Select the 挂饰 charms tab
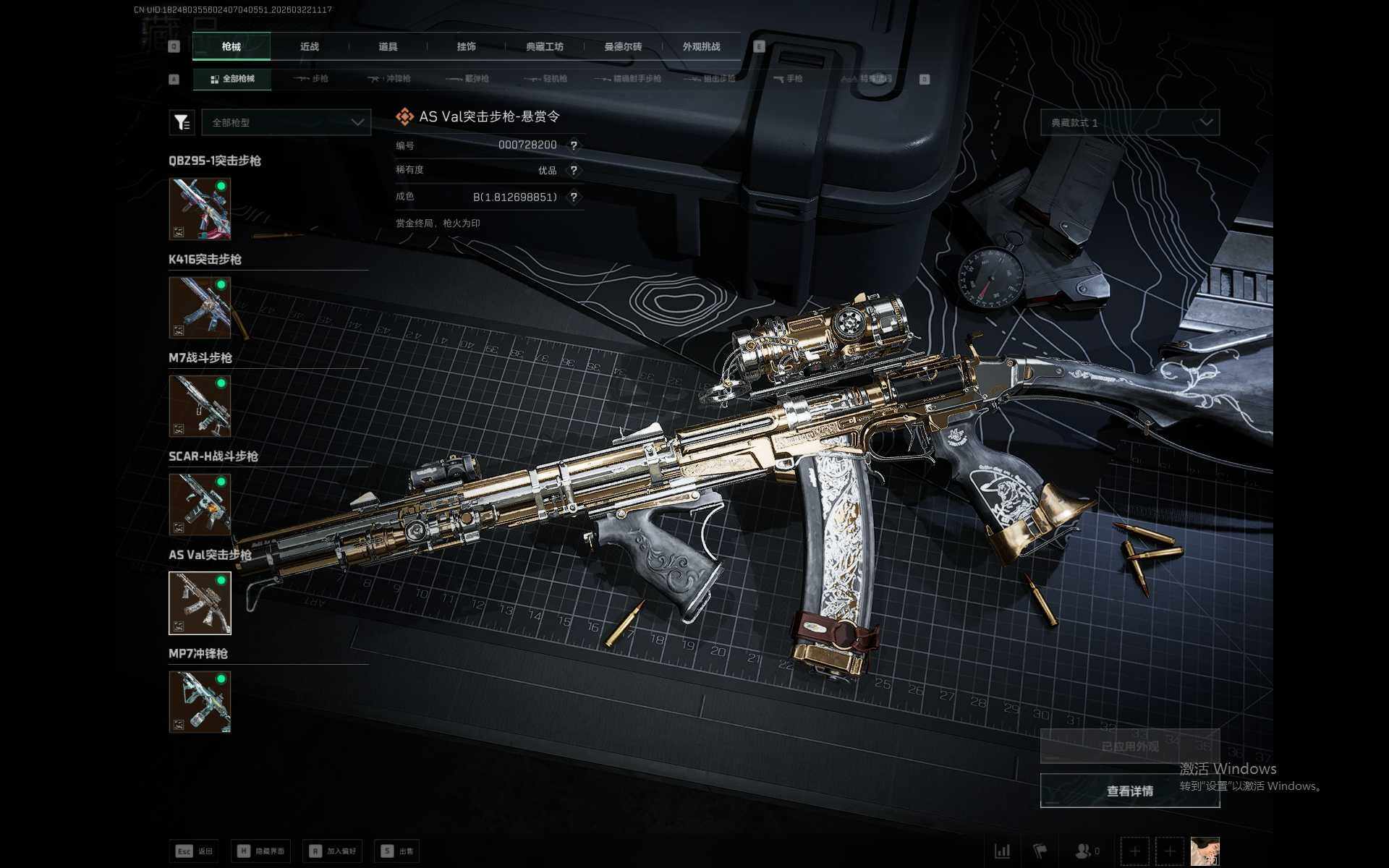Viewport: 1389px width, 868px height. click(x=466, y=46)
